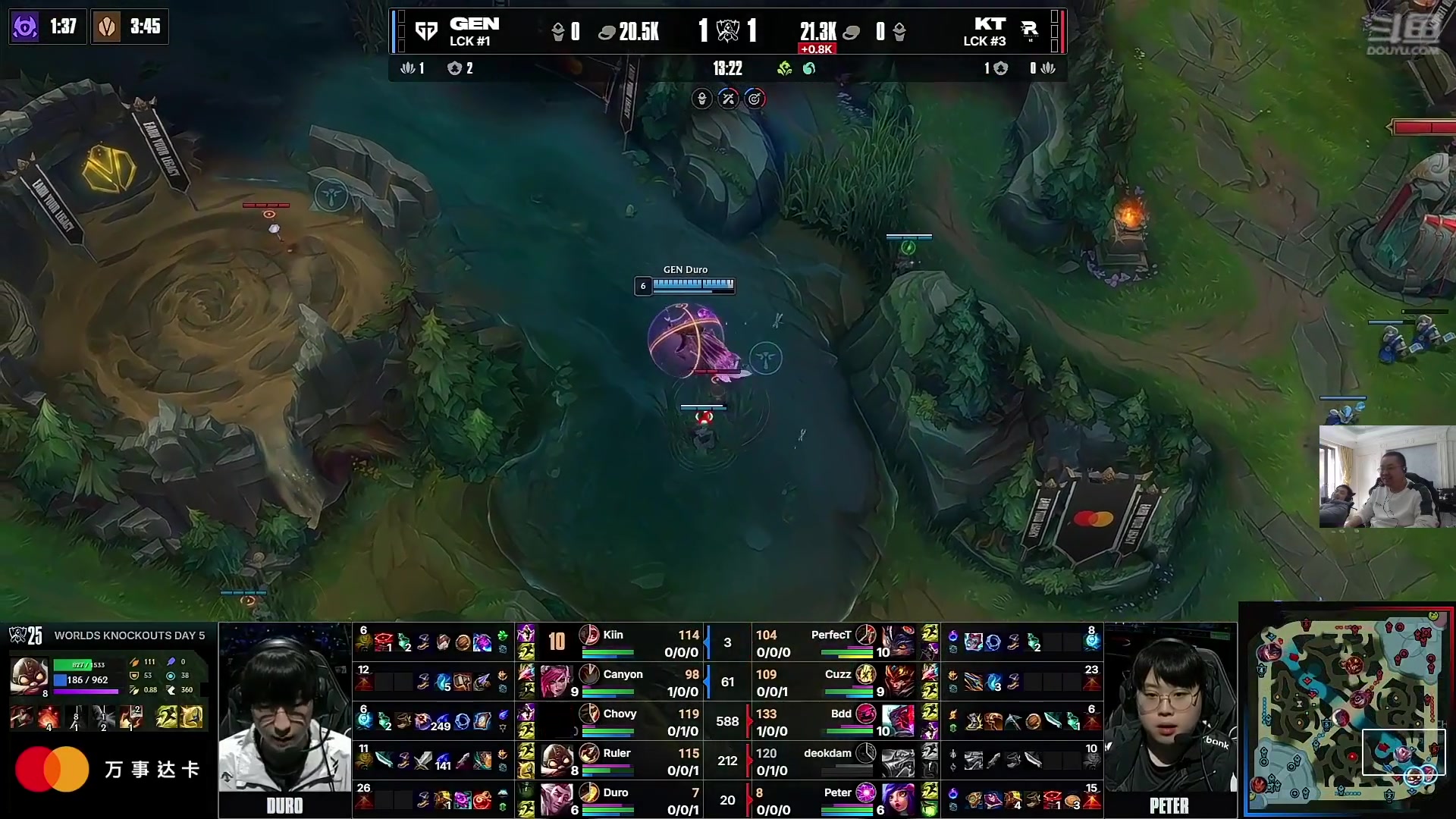Viewport: 1456px width, 819px height.
Task: Select Canyon's champion portrait
Action: click(x=556, y=680)
